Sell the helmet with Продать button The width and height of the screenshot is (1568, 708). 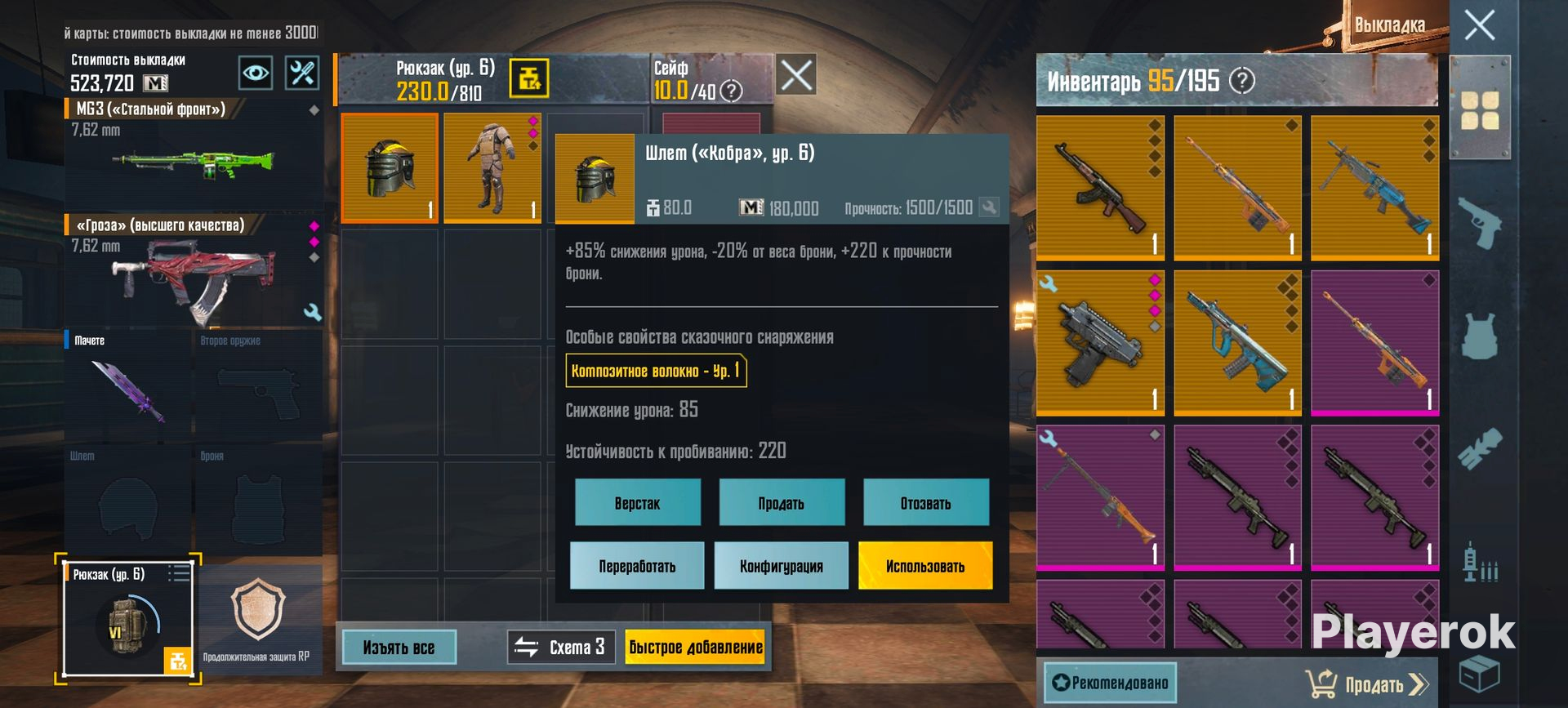point(782,503)
